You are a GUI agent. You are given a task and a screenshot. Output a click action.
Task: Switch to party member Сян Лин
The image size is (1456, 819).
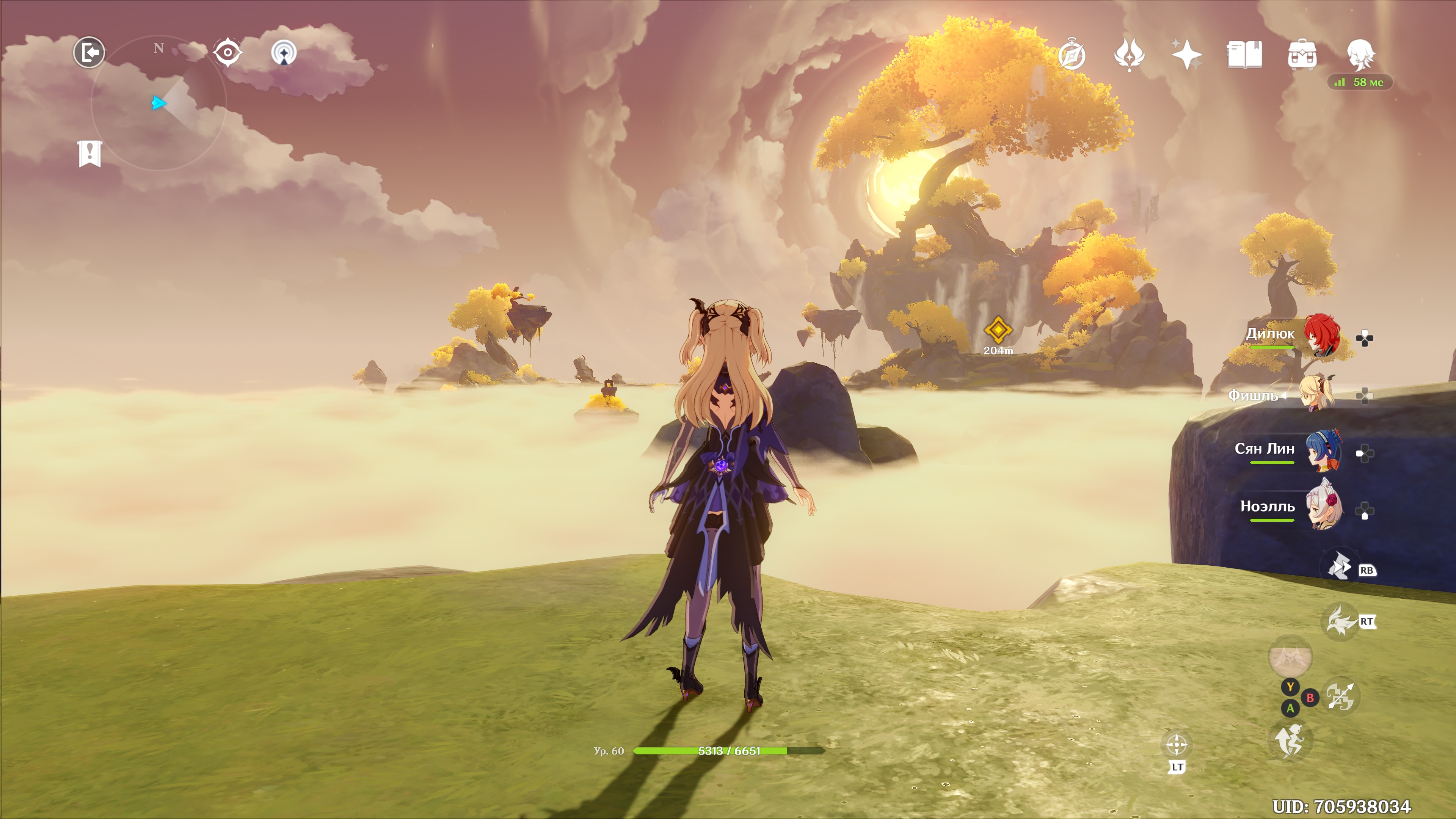(x=1323, y=450)
